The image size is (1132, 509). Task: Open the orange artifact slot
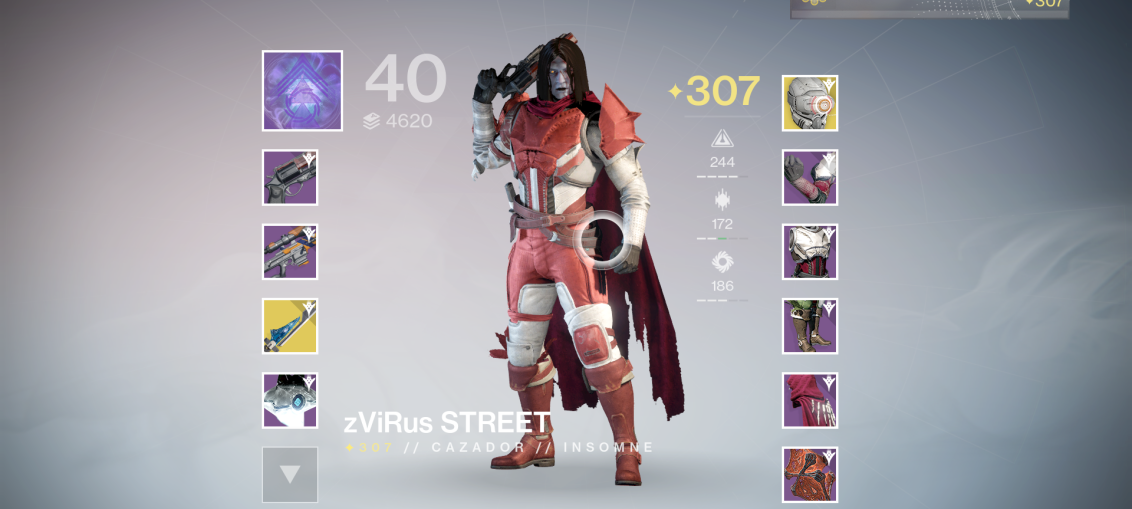[x=810, y=474]
